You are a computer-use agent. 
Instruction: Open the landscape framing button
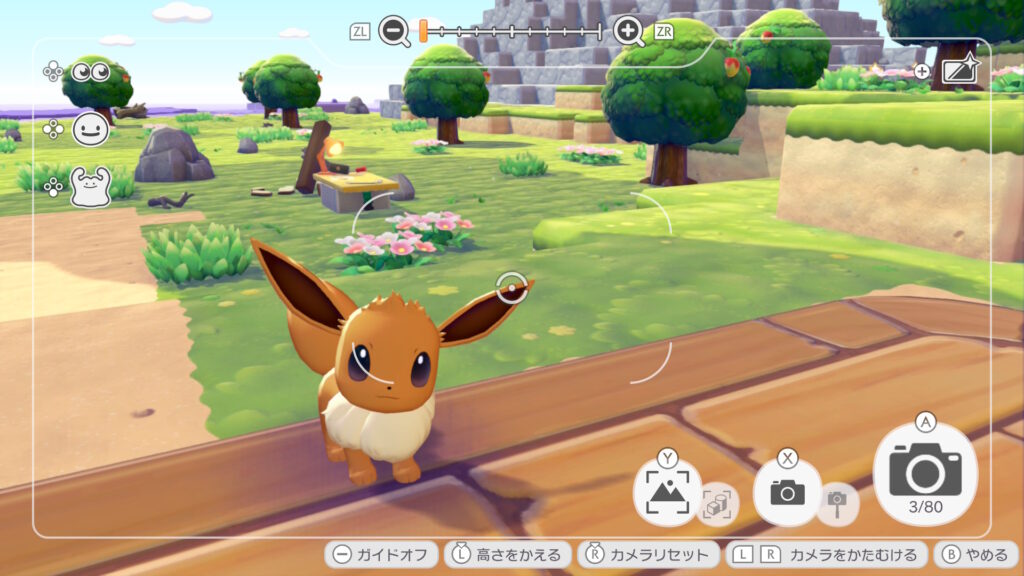pos(667,492)
